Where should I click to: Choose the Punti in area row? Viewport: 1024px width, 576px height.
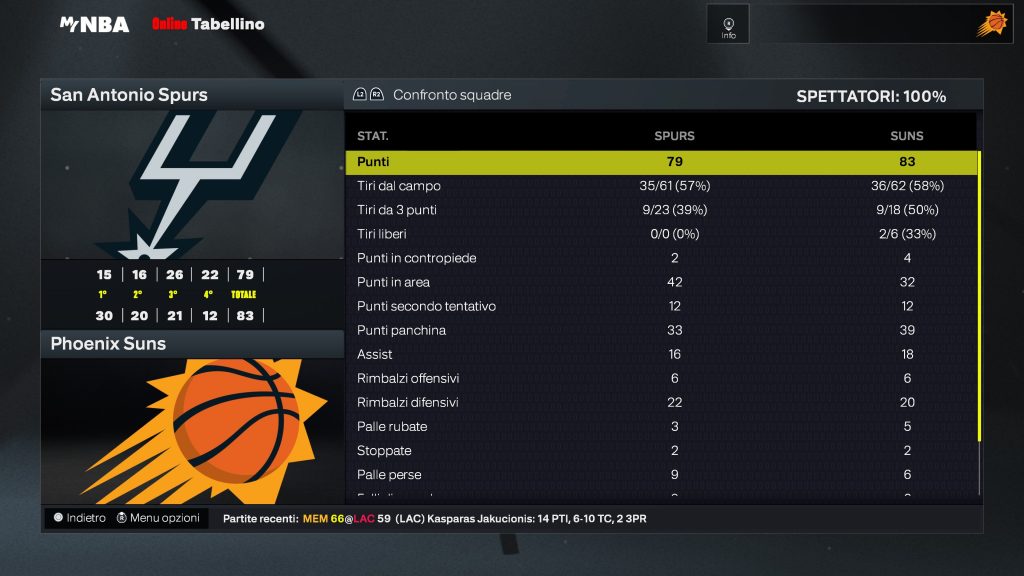660,282
